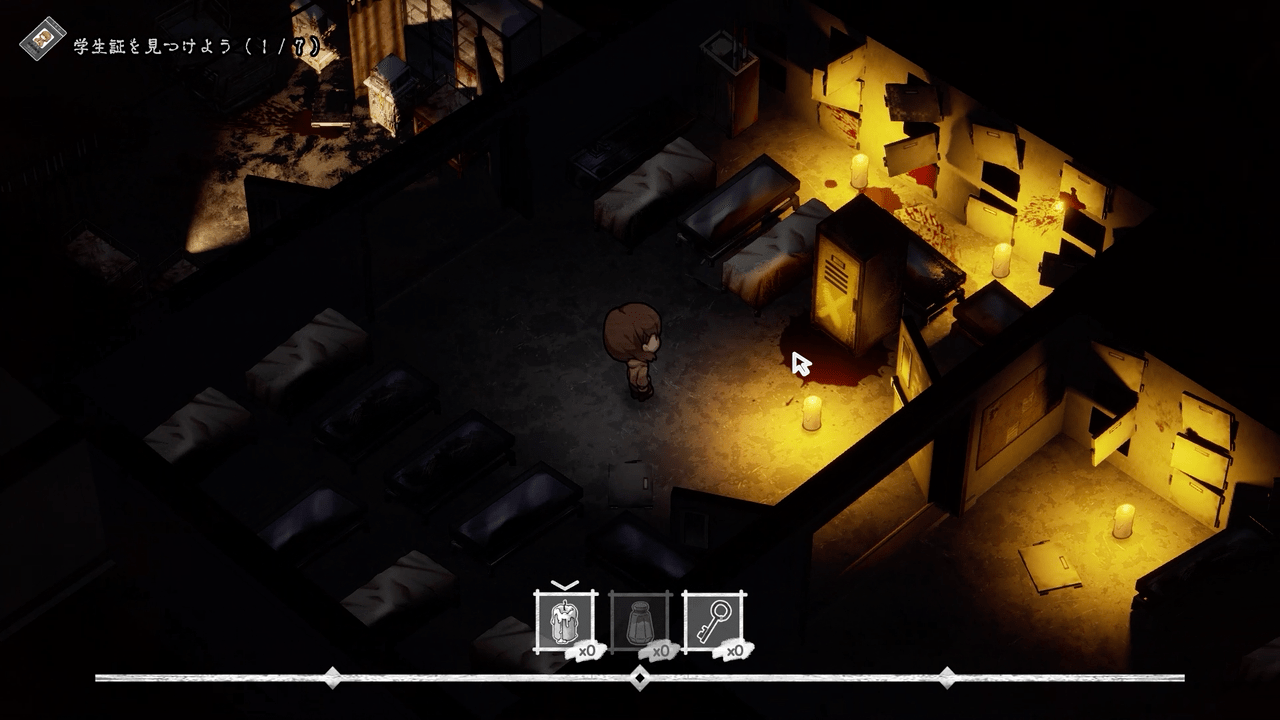This screenshot has width=1280, height=720.
Task: Select the key item slot
Action: click(714, 622)
